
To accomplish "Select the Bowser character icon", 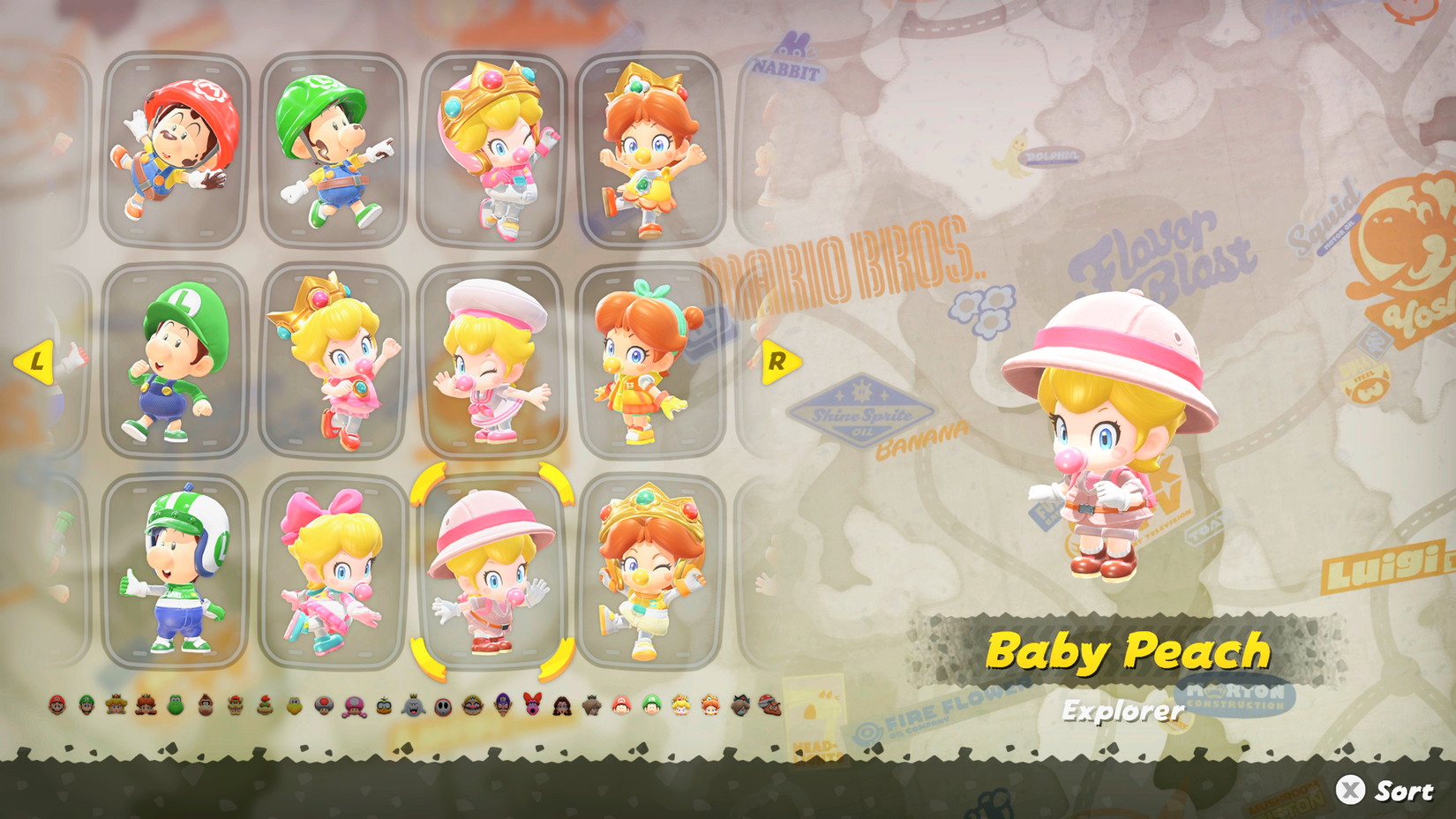I will point(236,707).
